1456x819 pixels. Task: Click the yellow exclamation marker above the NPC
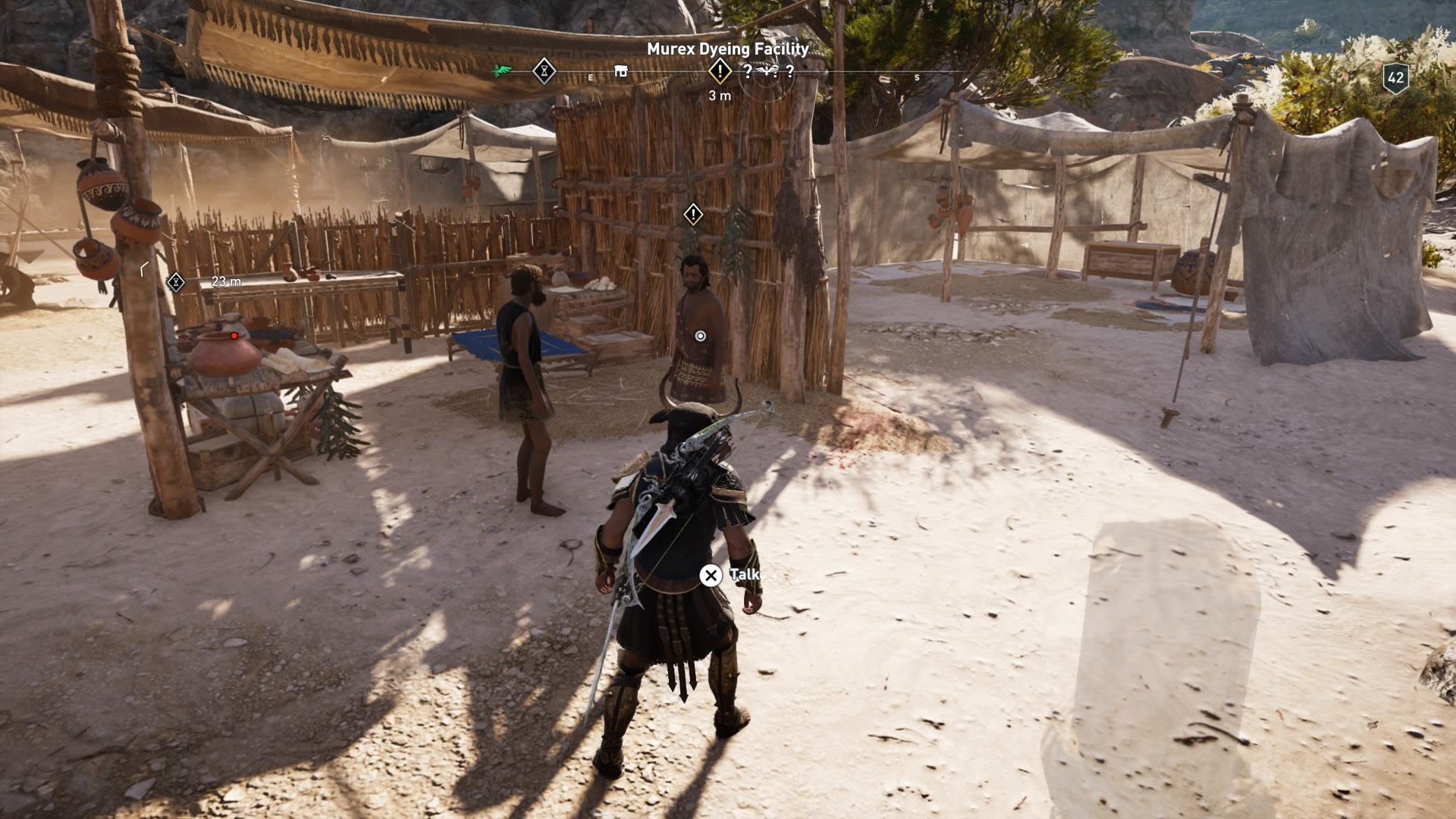coord(692,215)
